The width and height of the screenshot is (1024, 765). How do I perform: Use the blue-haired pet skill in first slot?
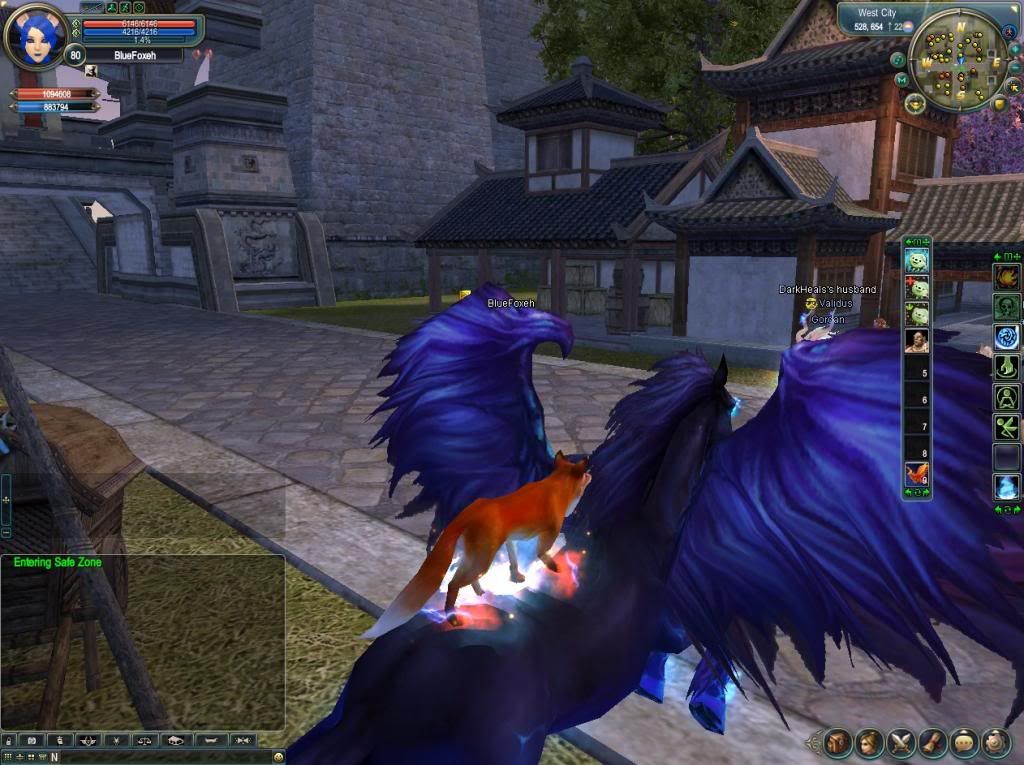(x=917, y=261)
